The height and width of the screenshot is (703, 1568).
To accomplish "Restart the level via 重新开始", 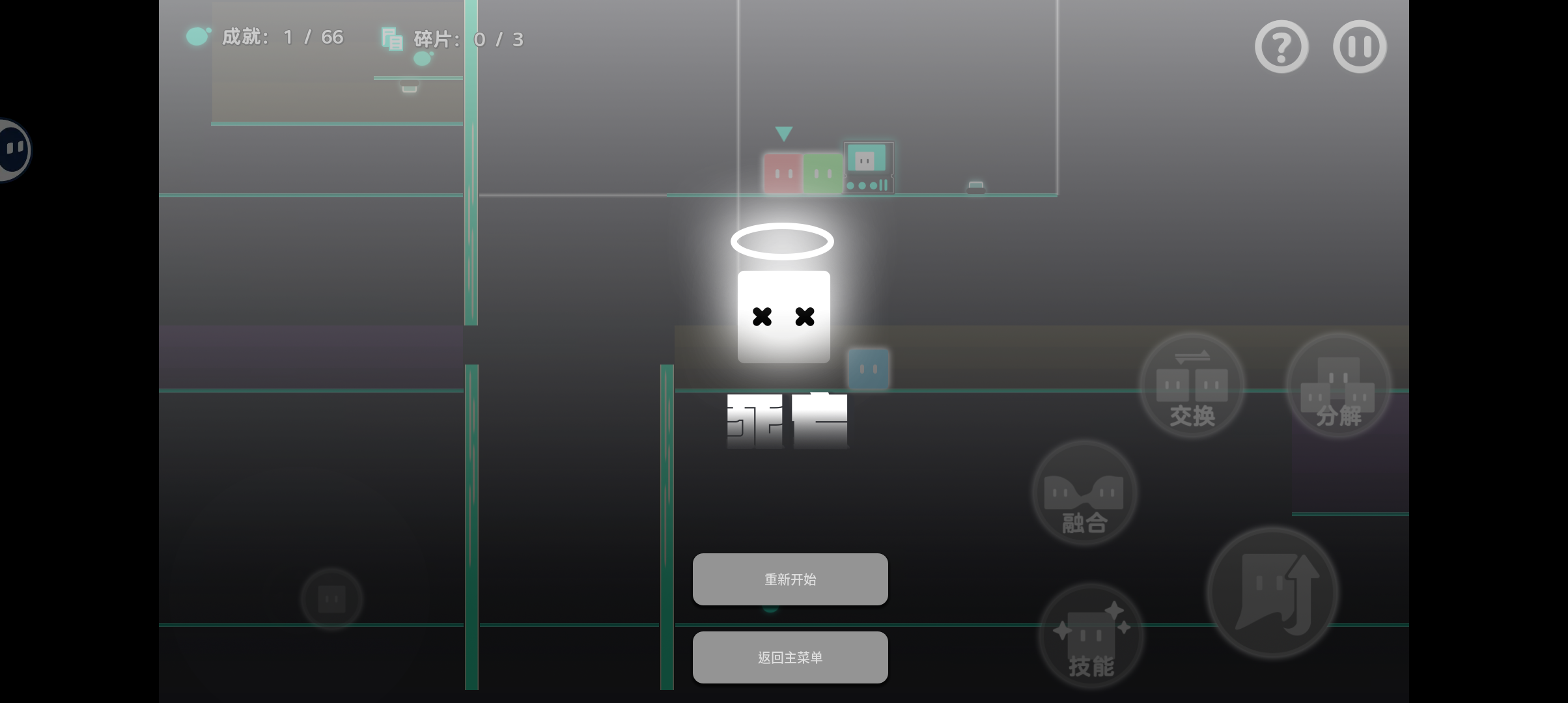I will pos(790,579).
